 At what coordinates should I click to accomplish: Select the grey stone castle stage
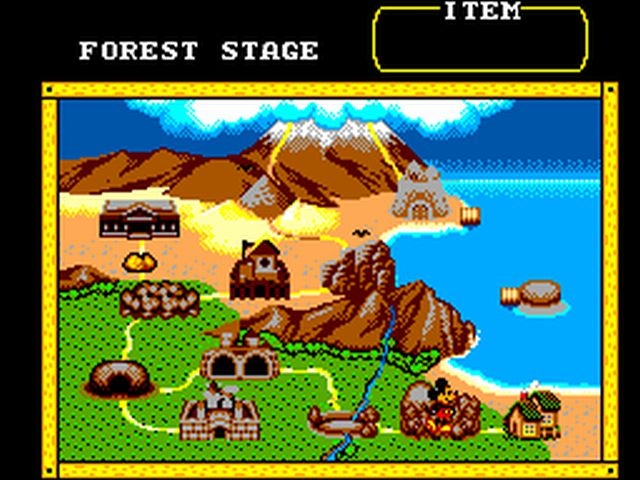tap(219, 413)
